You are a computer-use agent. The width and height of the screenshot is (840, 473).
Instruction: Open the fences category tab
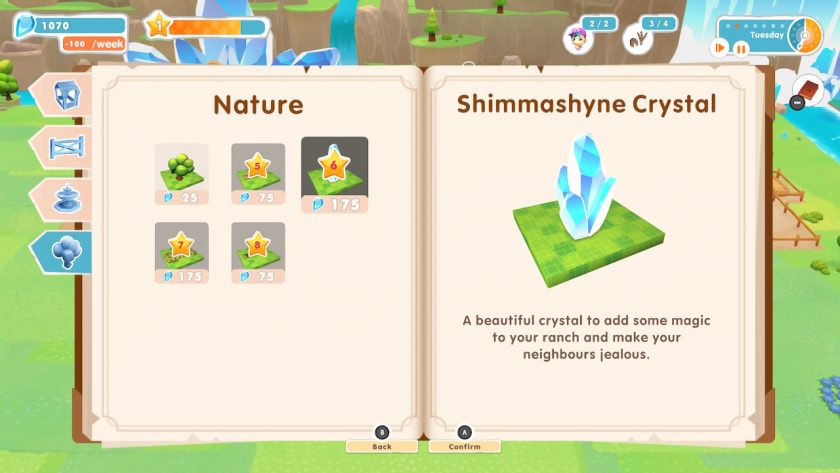tap(66, 147)
